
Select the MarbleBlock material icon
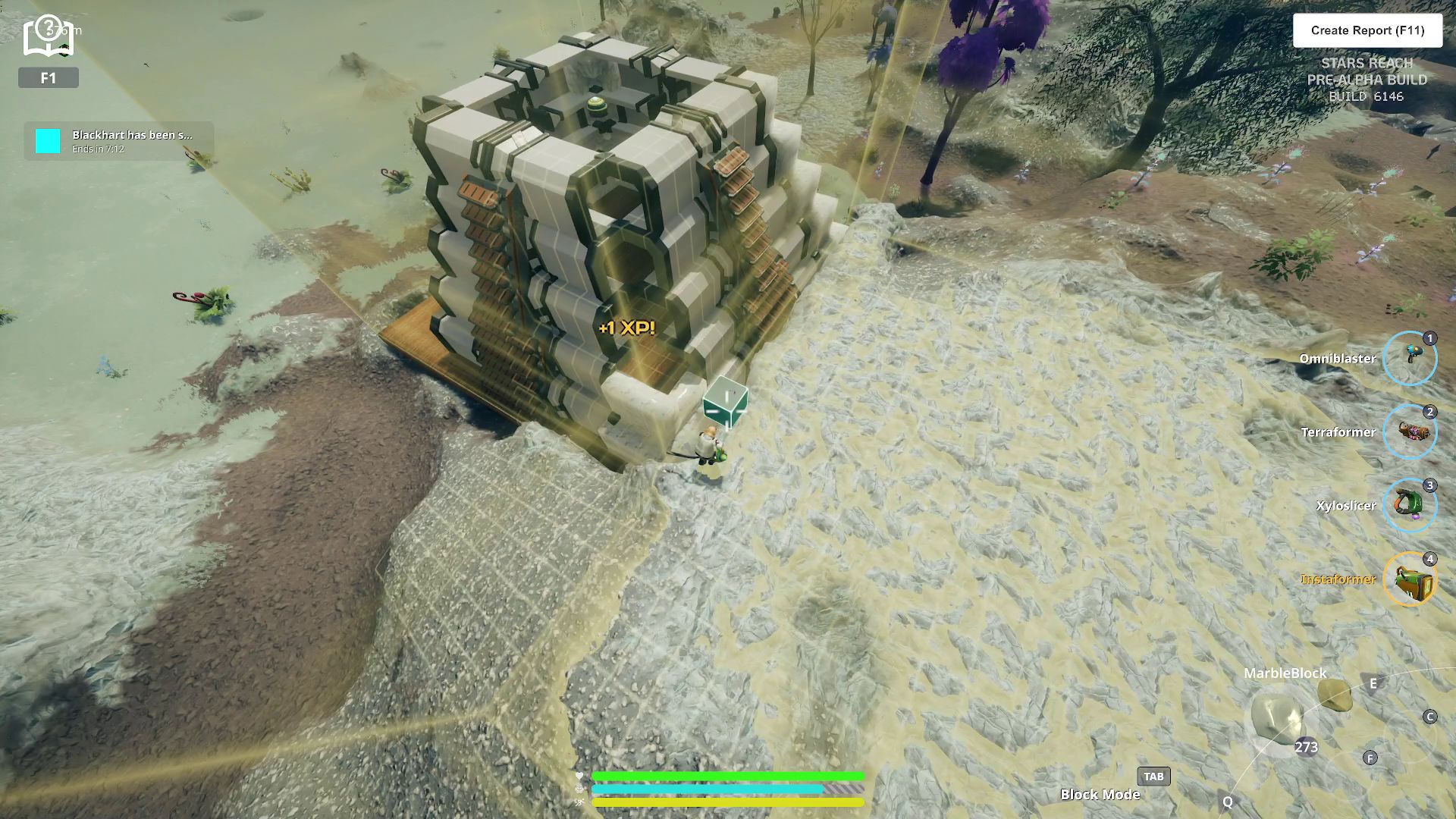1277,717
